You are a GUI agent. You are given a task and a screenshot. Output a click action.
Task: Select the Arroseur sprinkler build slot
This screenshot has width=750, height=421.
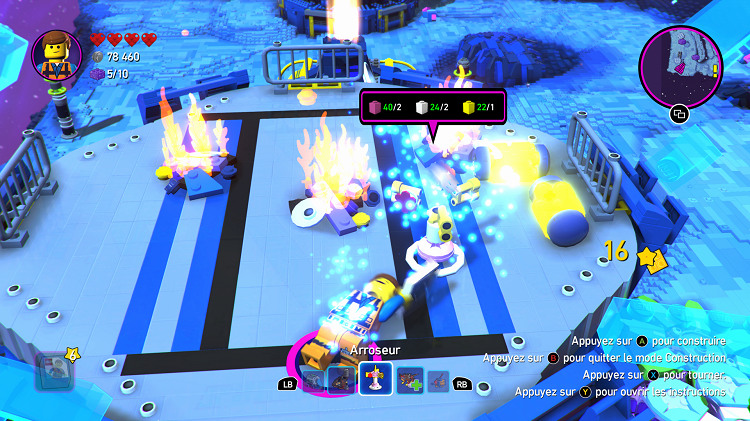click(375, 380)
